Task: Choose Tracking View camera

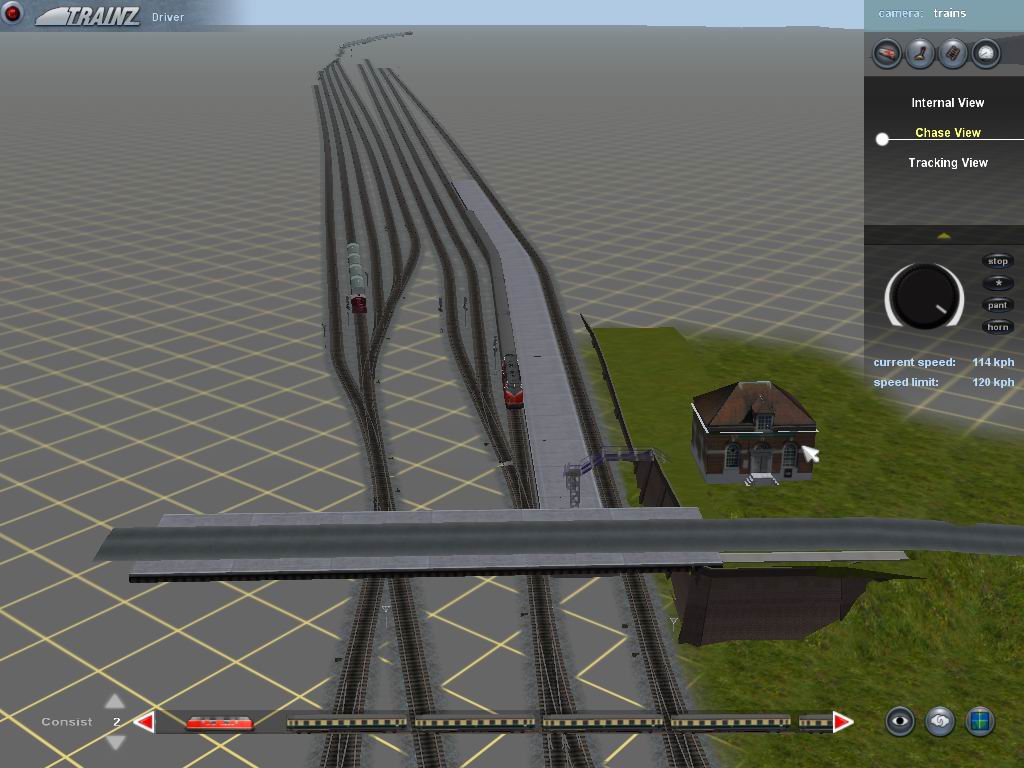Action: point(947,163)
